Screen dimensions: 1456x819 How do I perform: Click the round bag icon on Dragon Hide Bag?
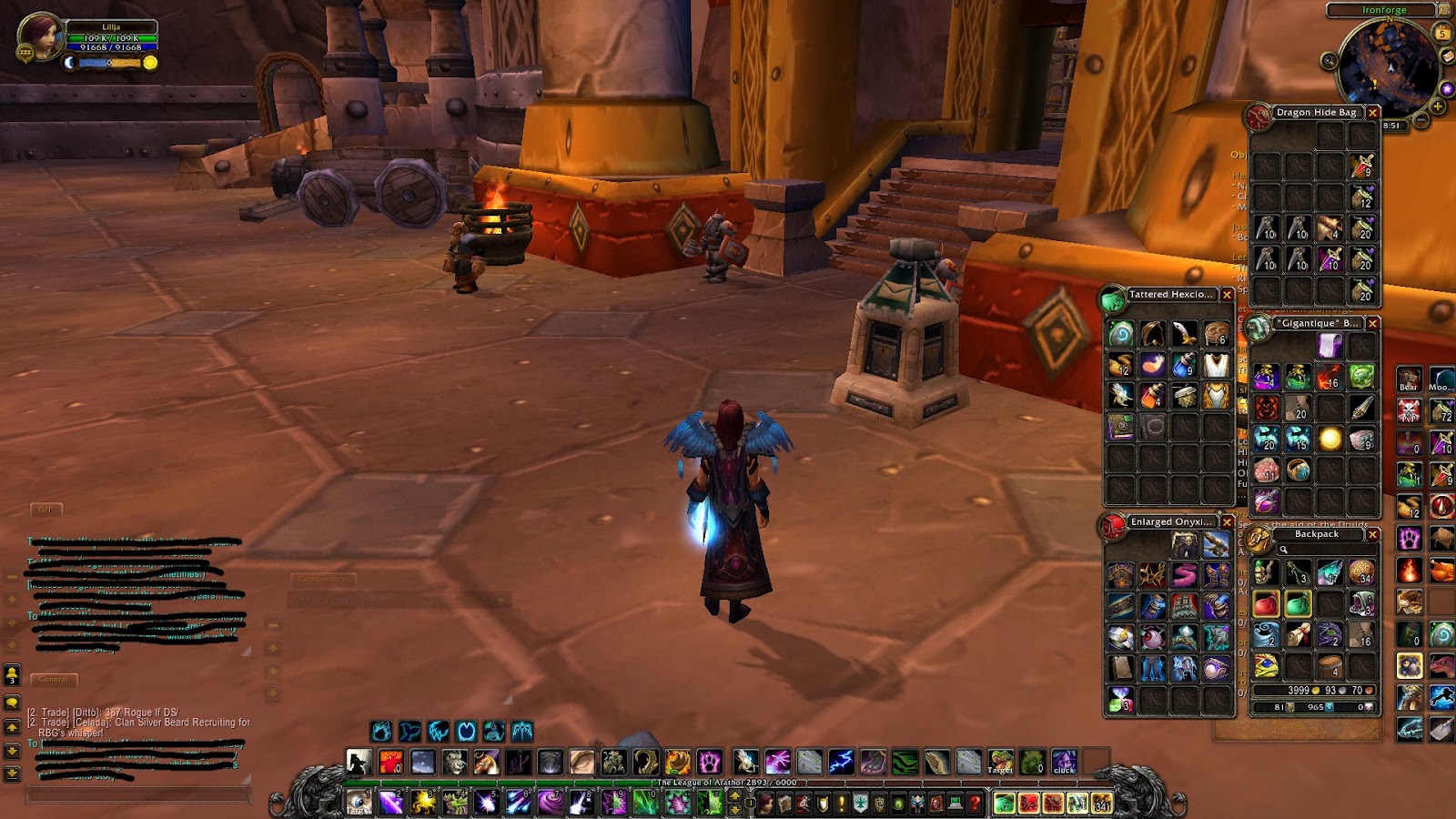click(1260, 113)
